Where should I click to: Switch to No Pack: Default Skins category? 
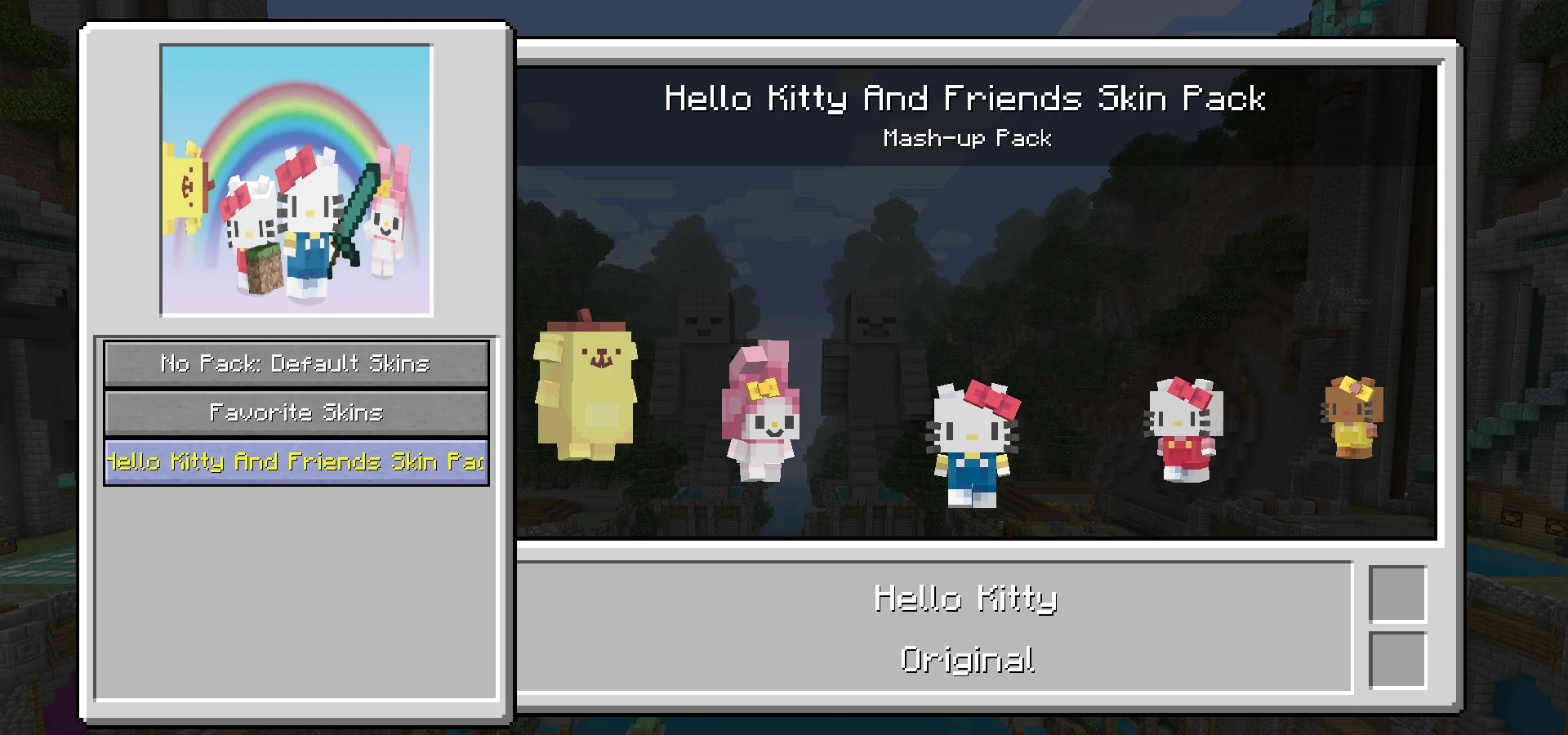point(296,363)
